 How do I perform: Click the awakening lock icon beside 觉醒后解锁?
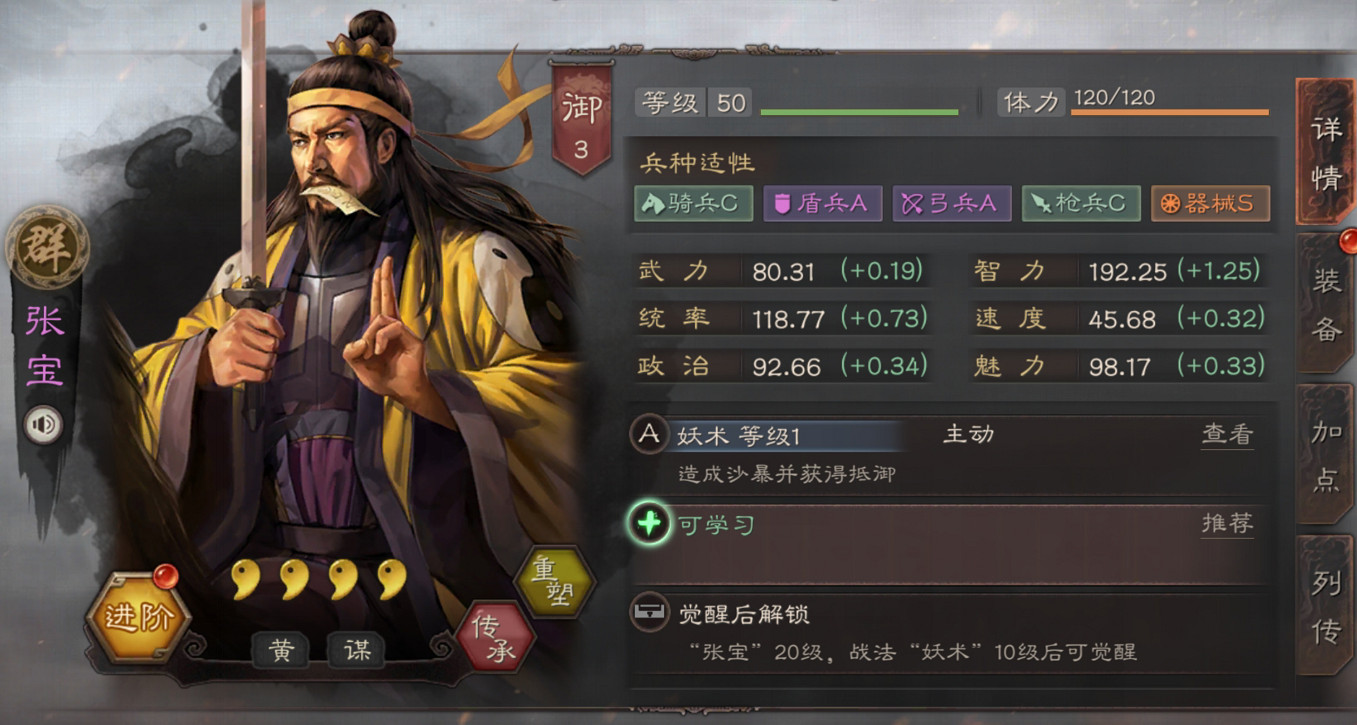648,613
